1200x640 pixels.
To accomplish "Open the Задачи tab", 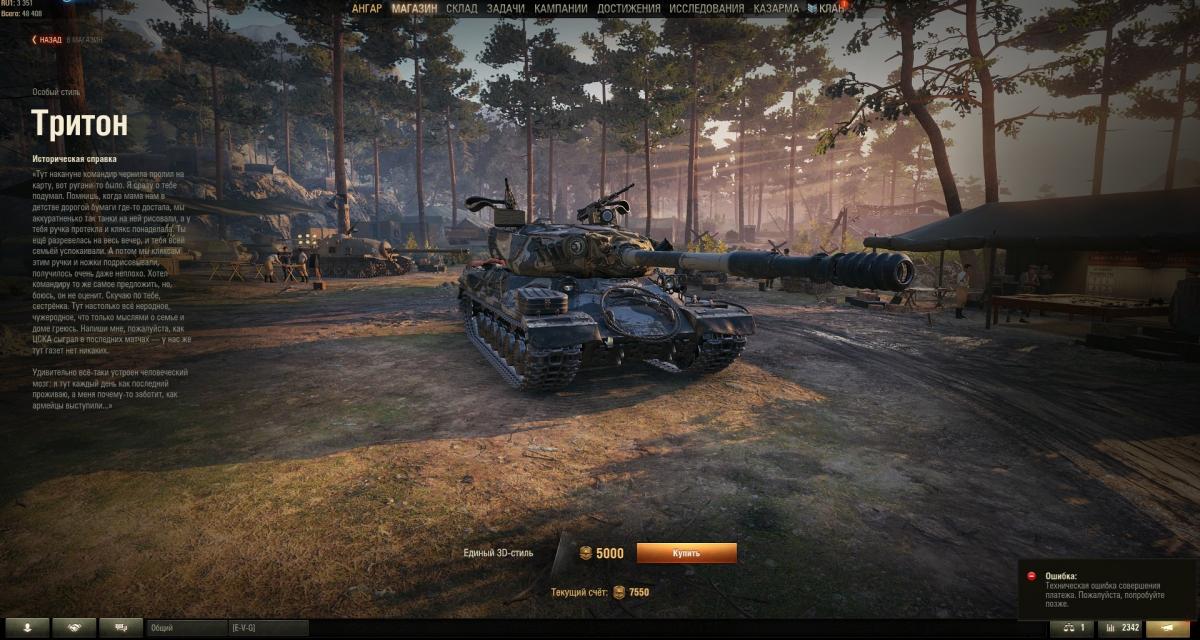I will point(506,8).
